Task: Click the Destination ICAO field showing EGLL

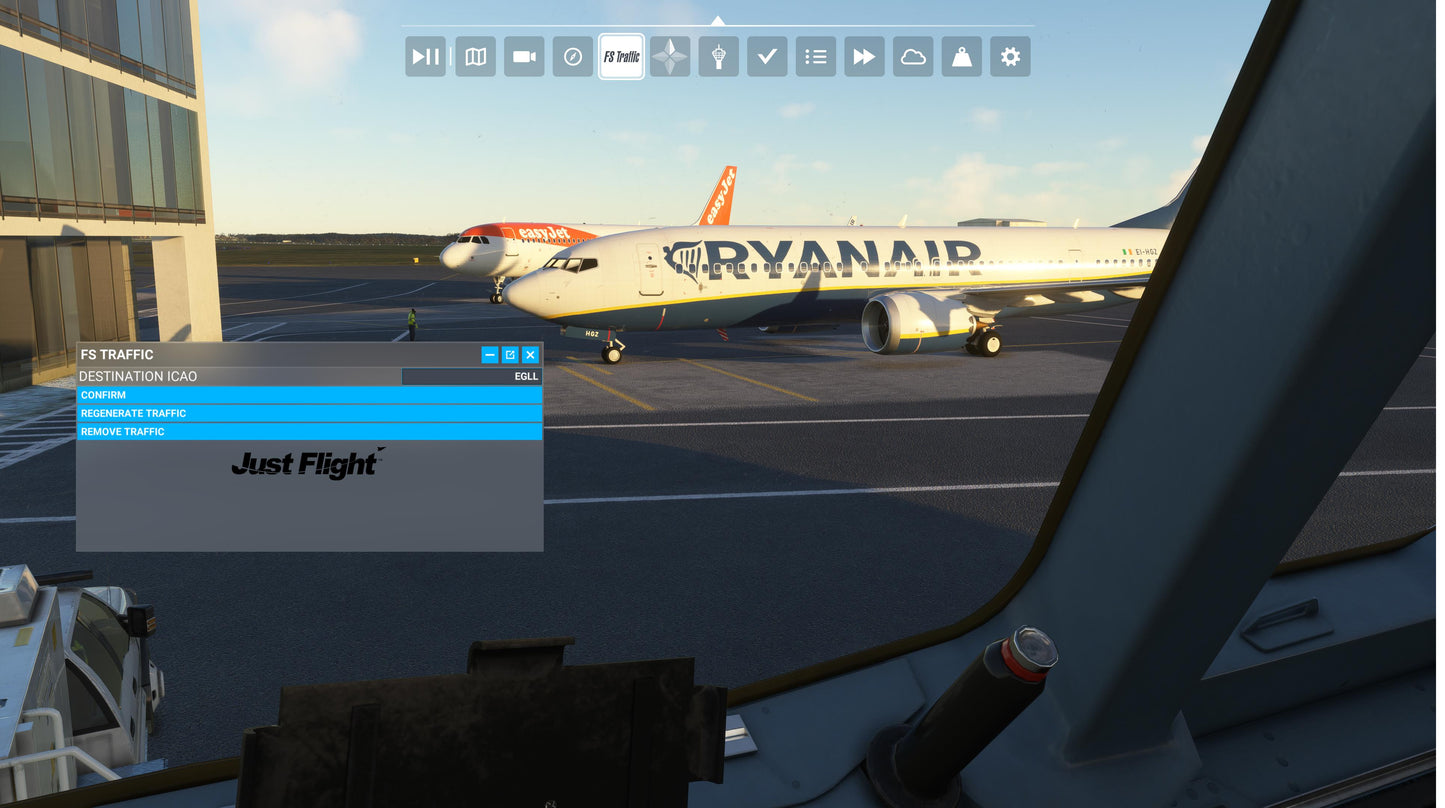Action: [x=471, y=376]
